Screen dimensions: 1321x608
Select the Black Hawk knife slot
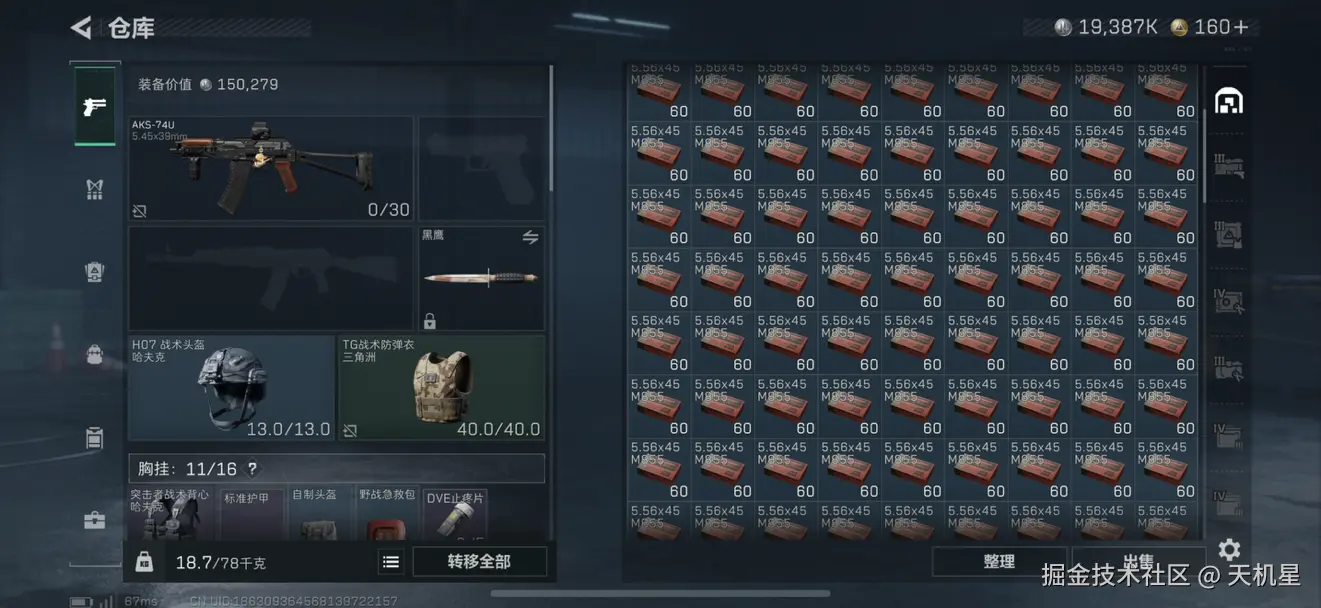click(x=481, y=278)
